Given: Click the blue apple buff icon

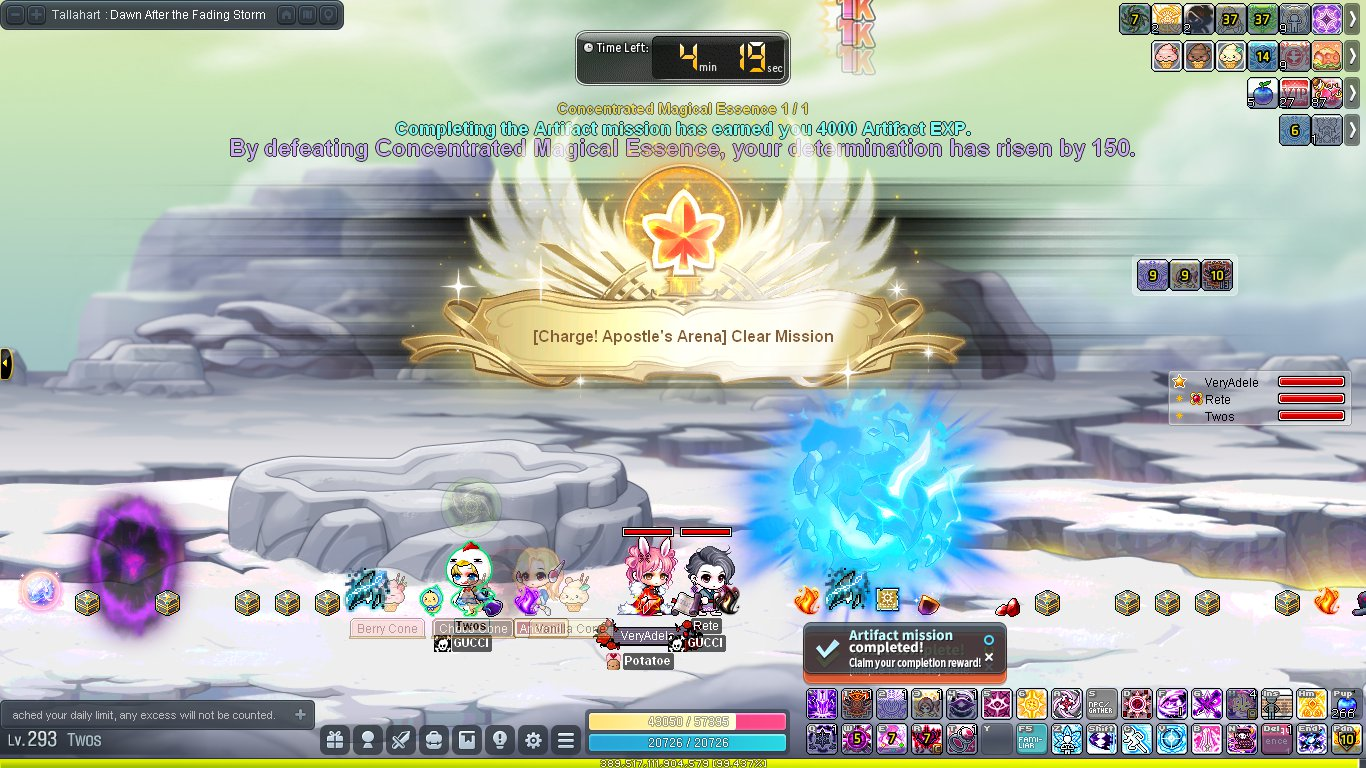Looking at the screenshot, I should click(1262, 92).
